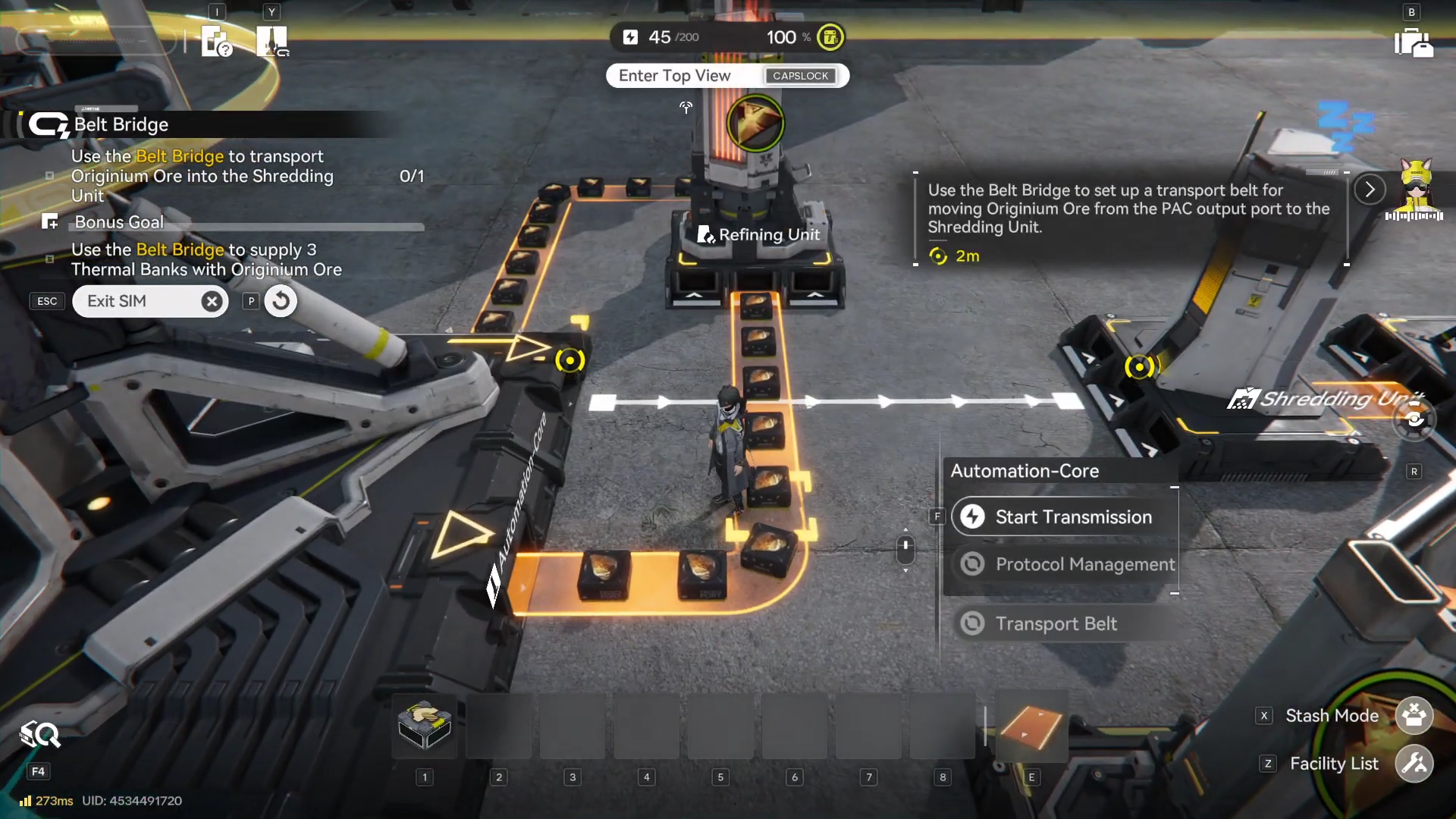Screen dimensions: 1456x819
Task: Click the magnifier search icon
Action: pyautogui.click(x=40, y=734)
